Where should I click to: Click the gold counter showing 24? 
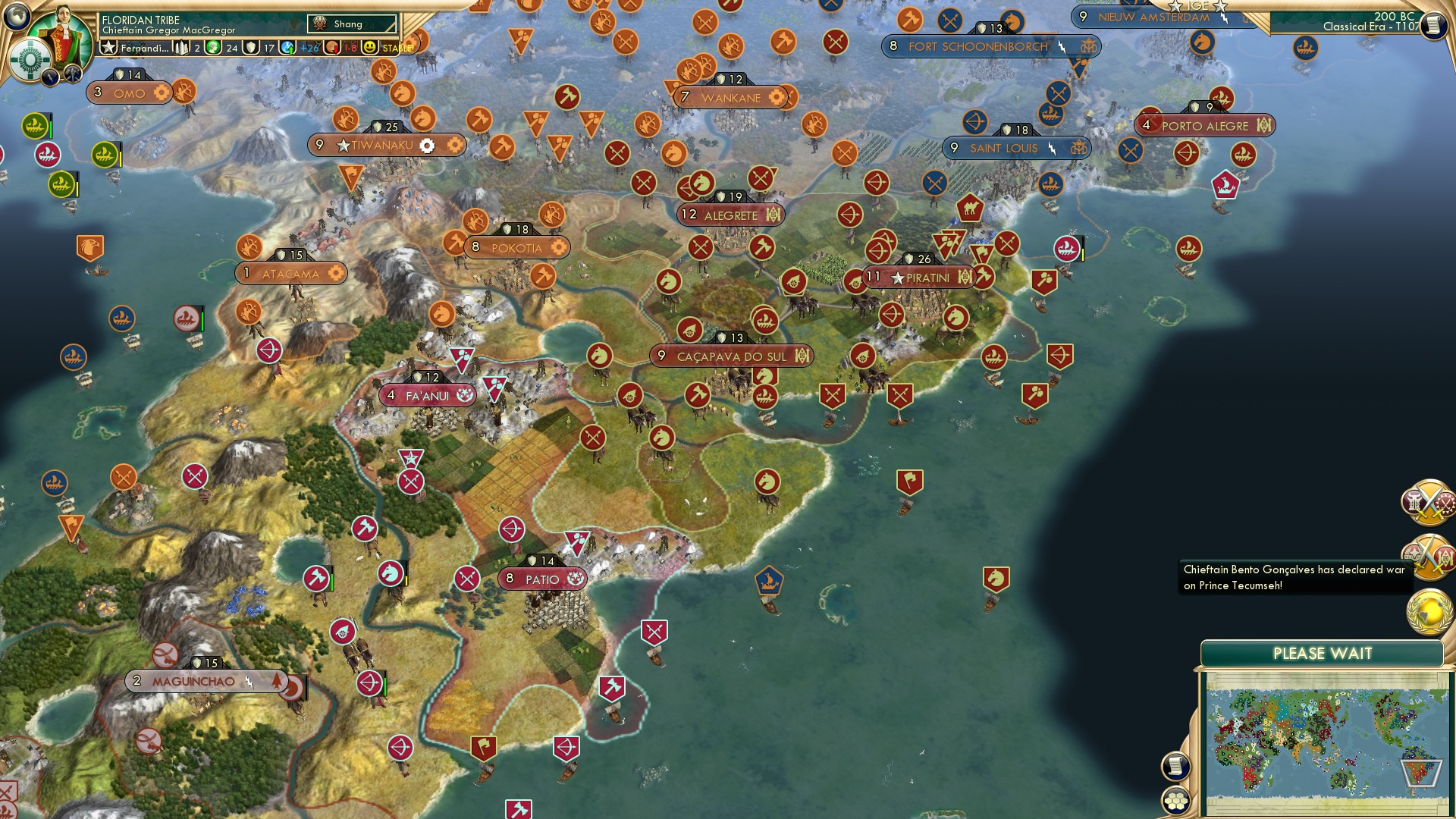(x=220, y=48)
